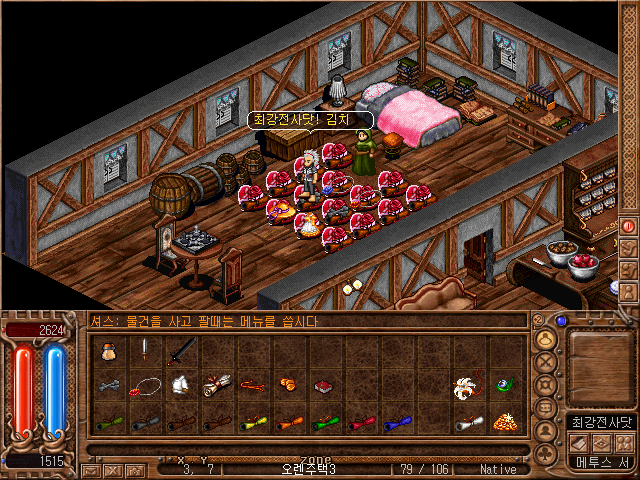
Task: Click the envelope mail button
Action: click(x=91, y=469)
